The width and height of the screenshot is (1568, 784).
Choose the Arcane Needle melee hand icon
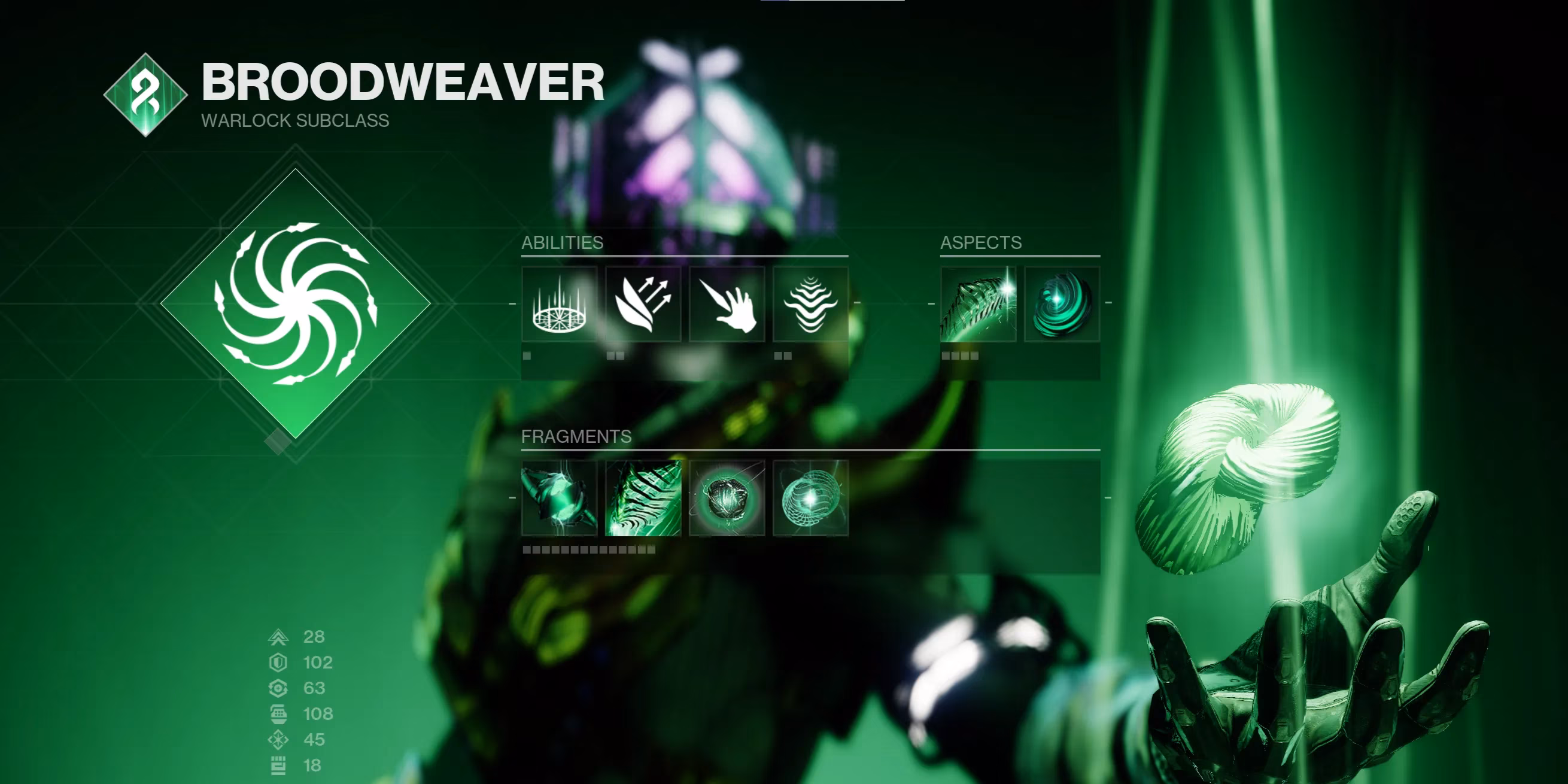click(727, 305)
